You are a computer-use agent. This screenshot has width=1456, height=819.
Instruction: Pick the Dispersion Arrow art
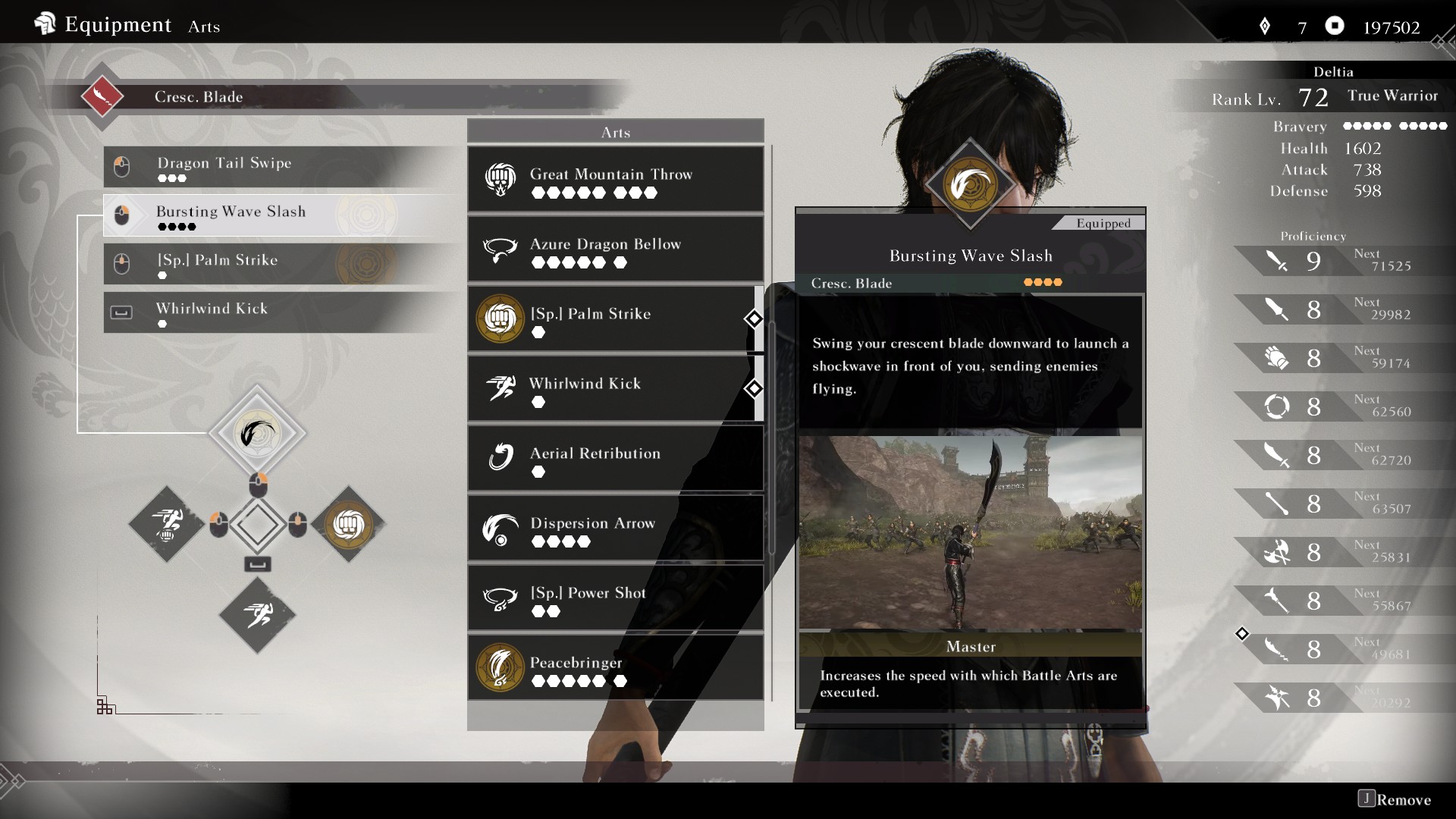[615, 529]
